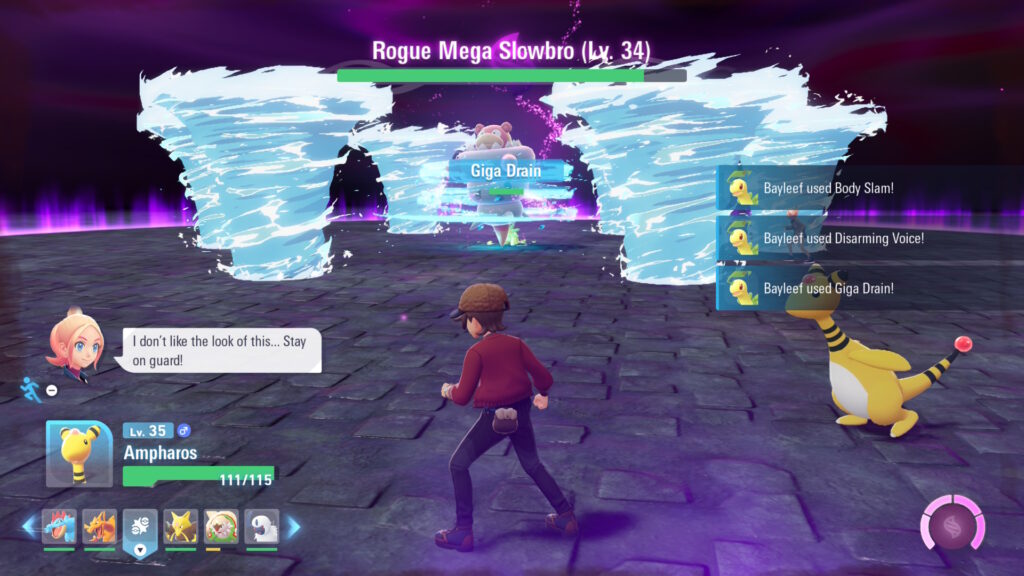
Task: Switch to Absol in party bar
Action: pyautogui.click(x=261, y=526)
